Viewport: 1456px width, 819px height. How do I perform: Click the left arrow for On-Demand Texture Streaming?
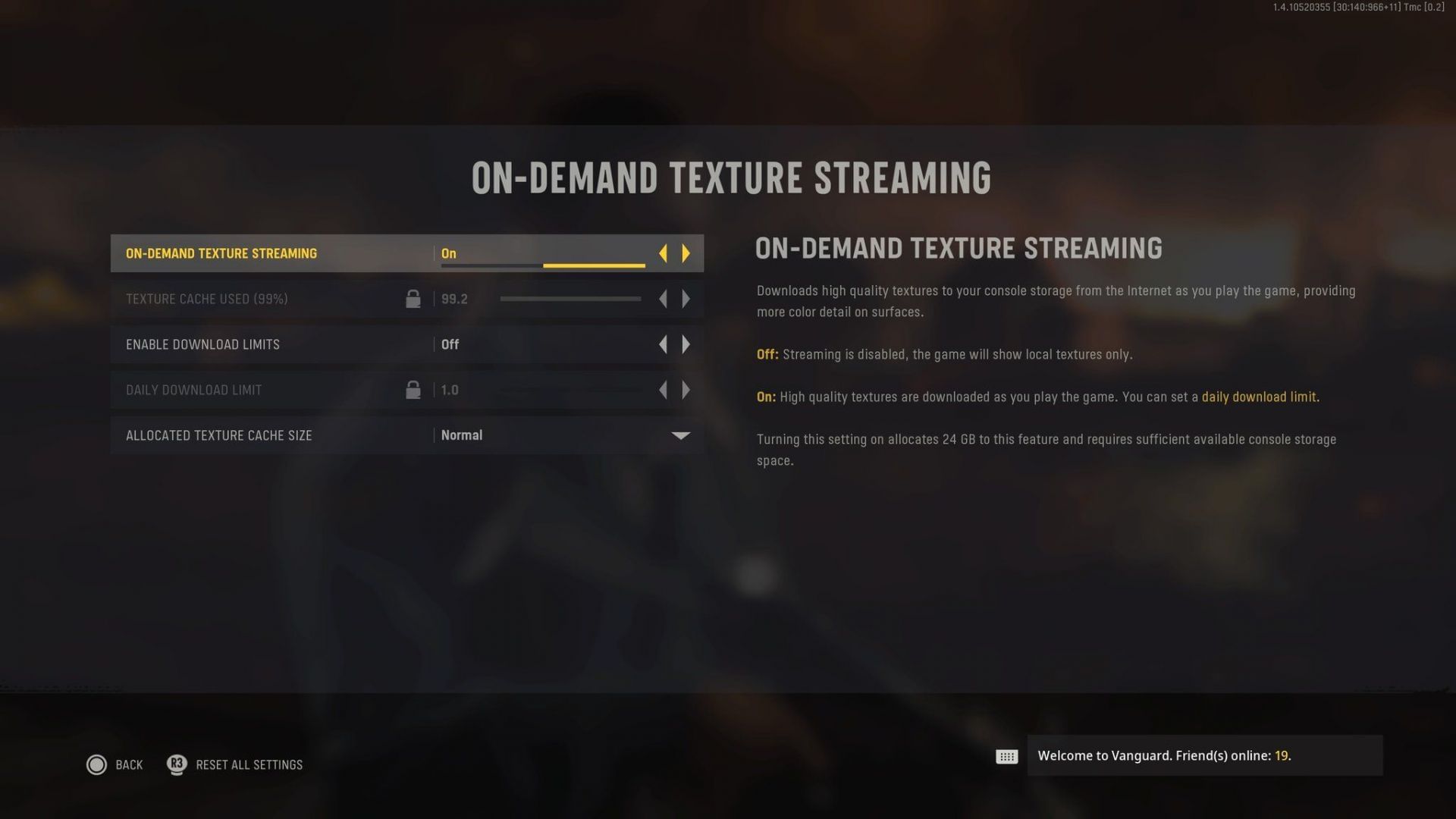pyautogui.click(x=663, y=253)
